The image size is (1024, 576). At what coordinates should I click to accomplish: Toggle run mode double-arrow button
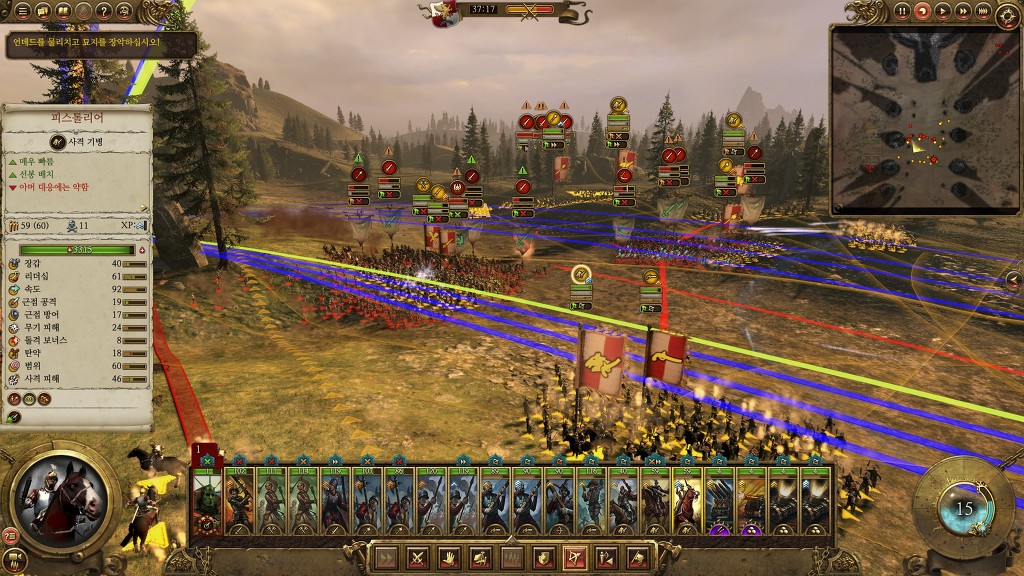[x=385, y=557]
